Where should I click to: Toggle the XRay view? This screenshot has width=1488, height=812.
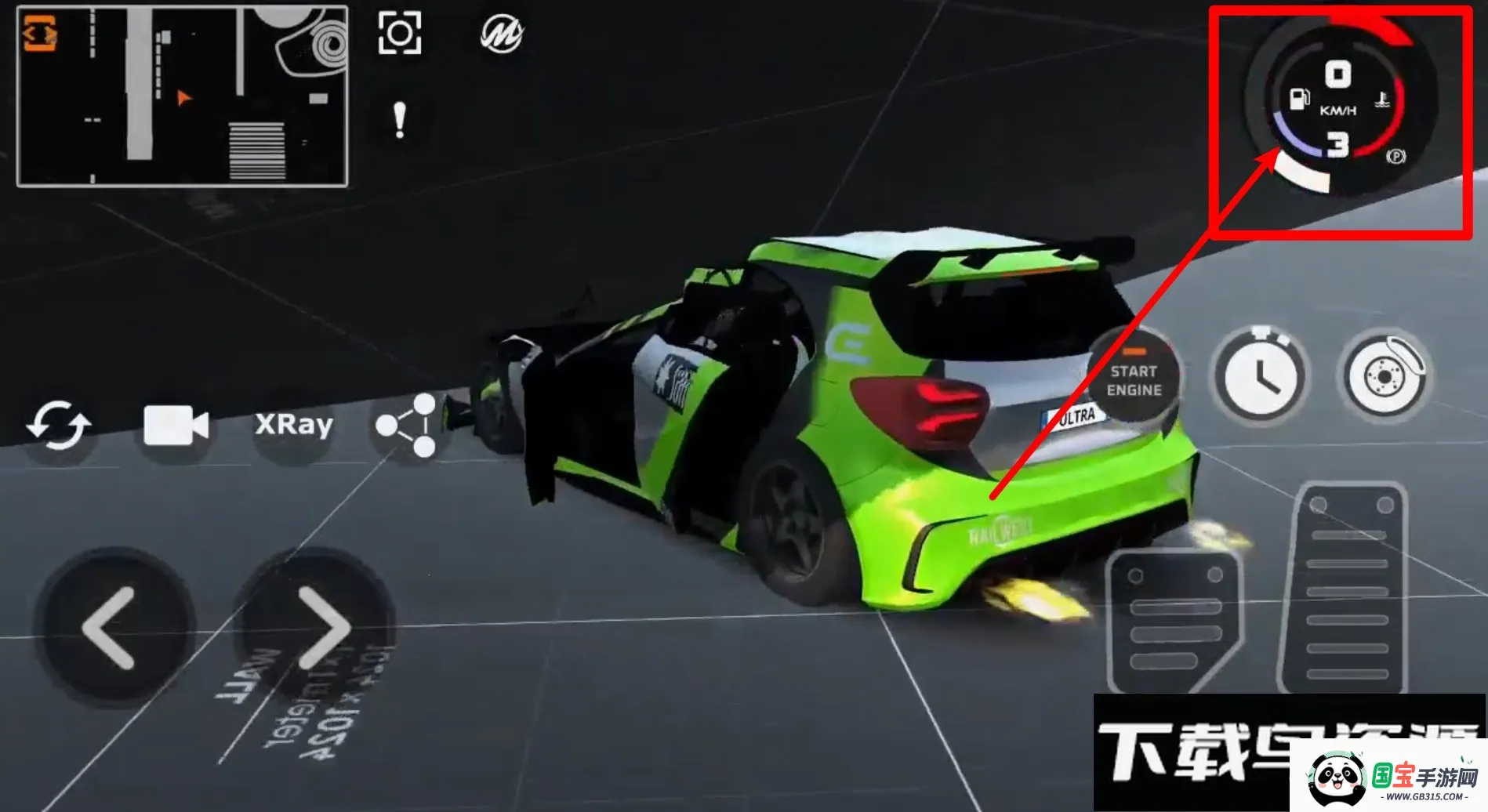click(x=294, y=425)
